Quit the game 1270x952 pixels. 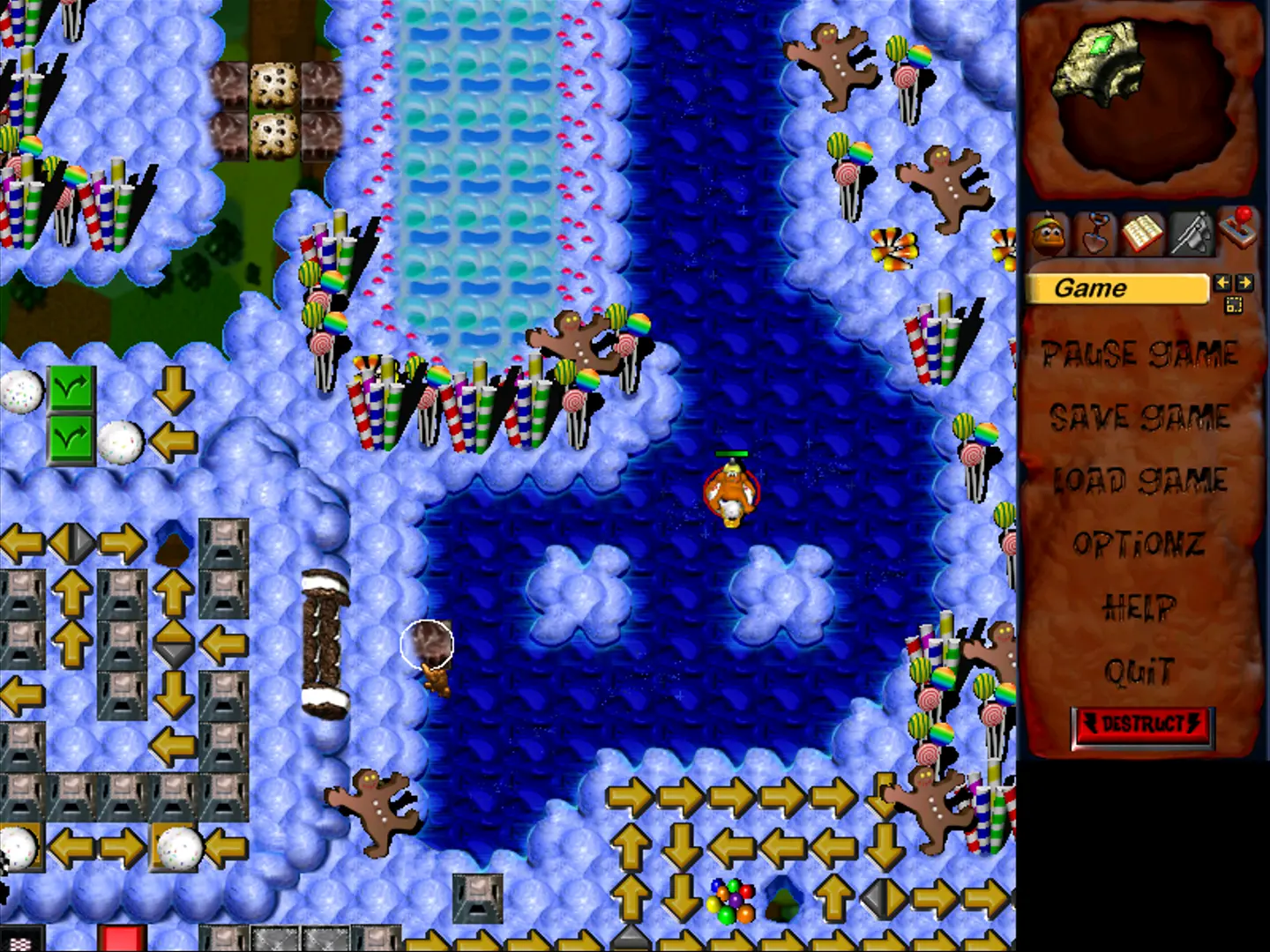pos(1139,672)
